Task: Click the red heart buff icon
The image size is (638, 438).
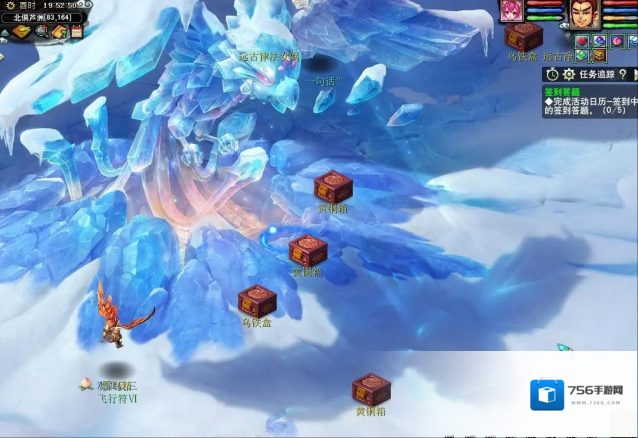Action: point(582,41)
